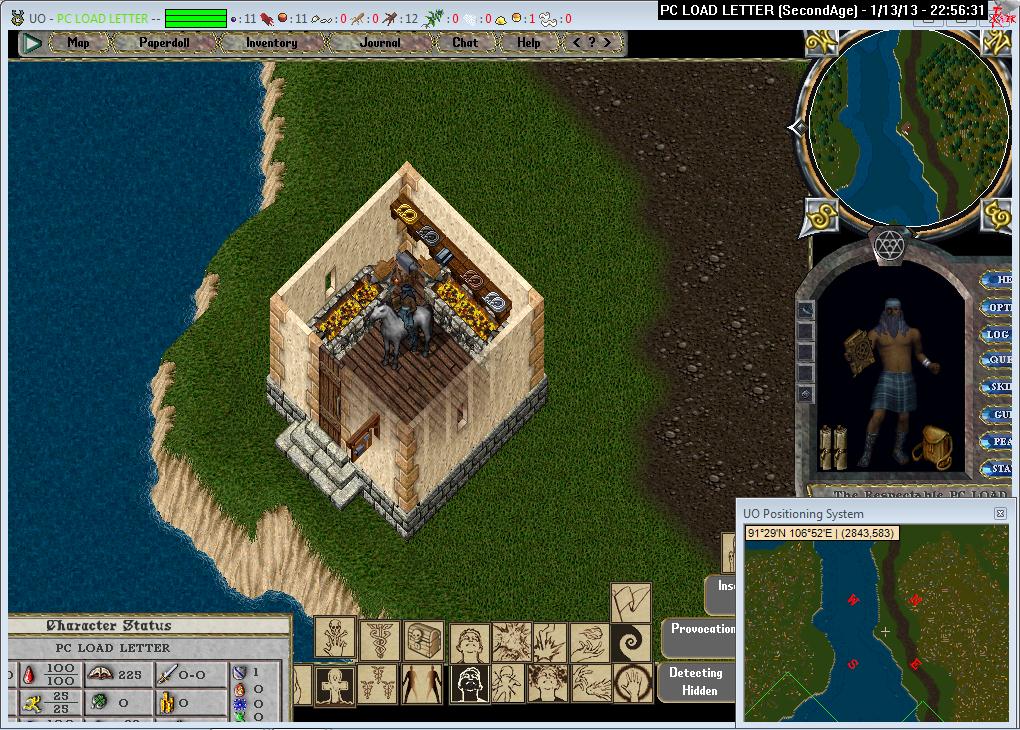Use the Provocation skill button
Viewport: 1020px width, 730px height.
pyautogui.click(x=700, y=630)
